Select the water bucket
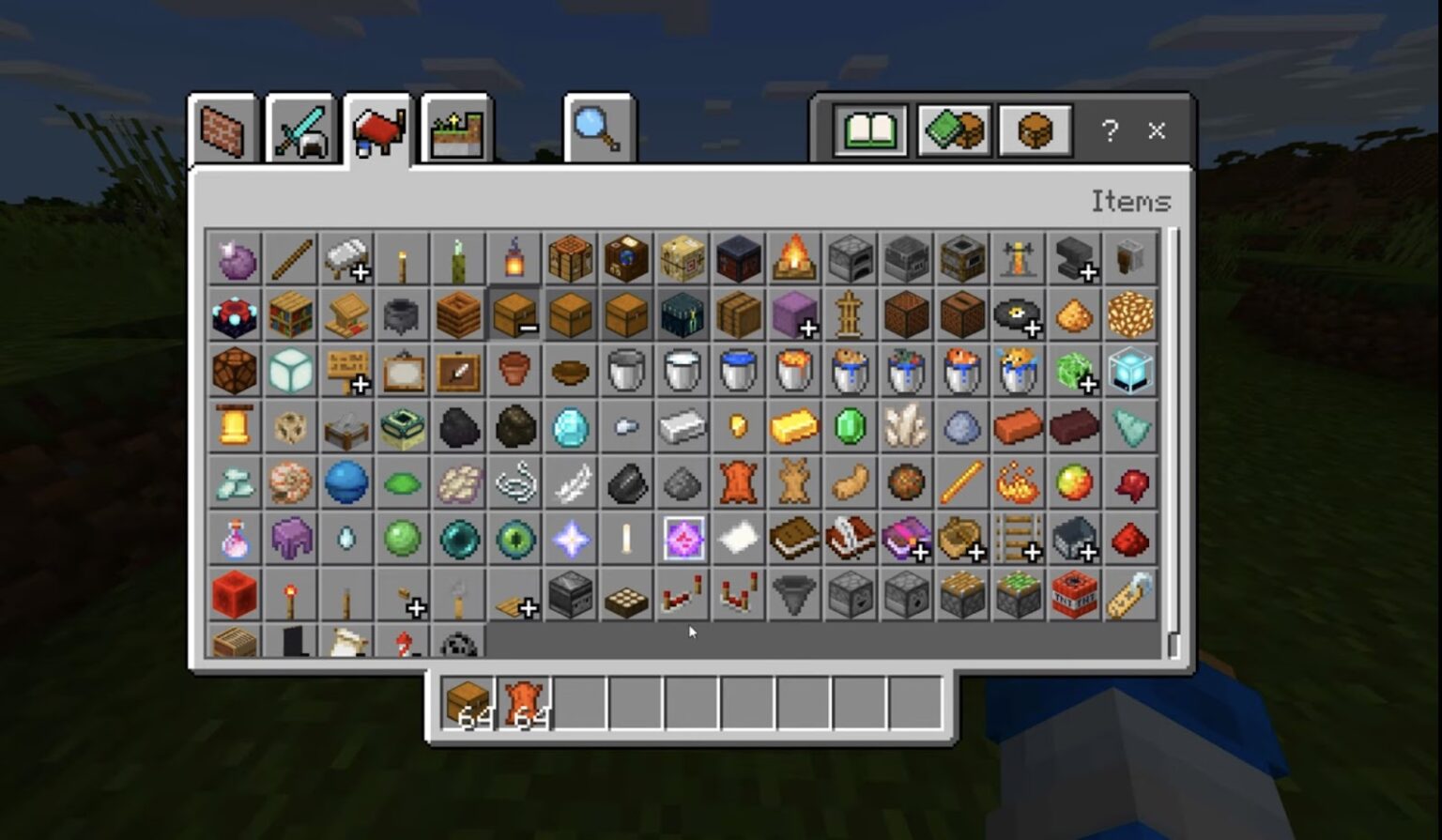Image resolution: width=1442 pixels, height=840 pixels. pyautogui.click(x=739, y=370)
